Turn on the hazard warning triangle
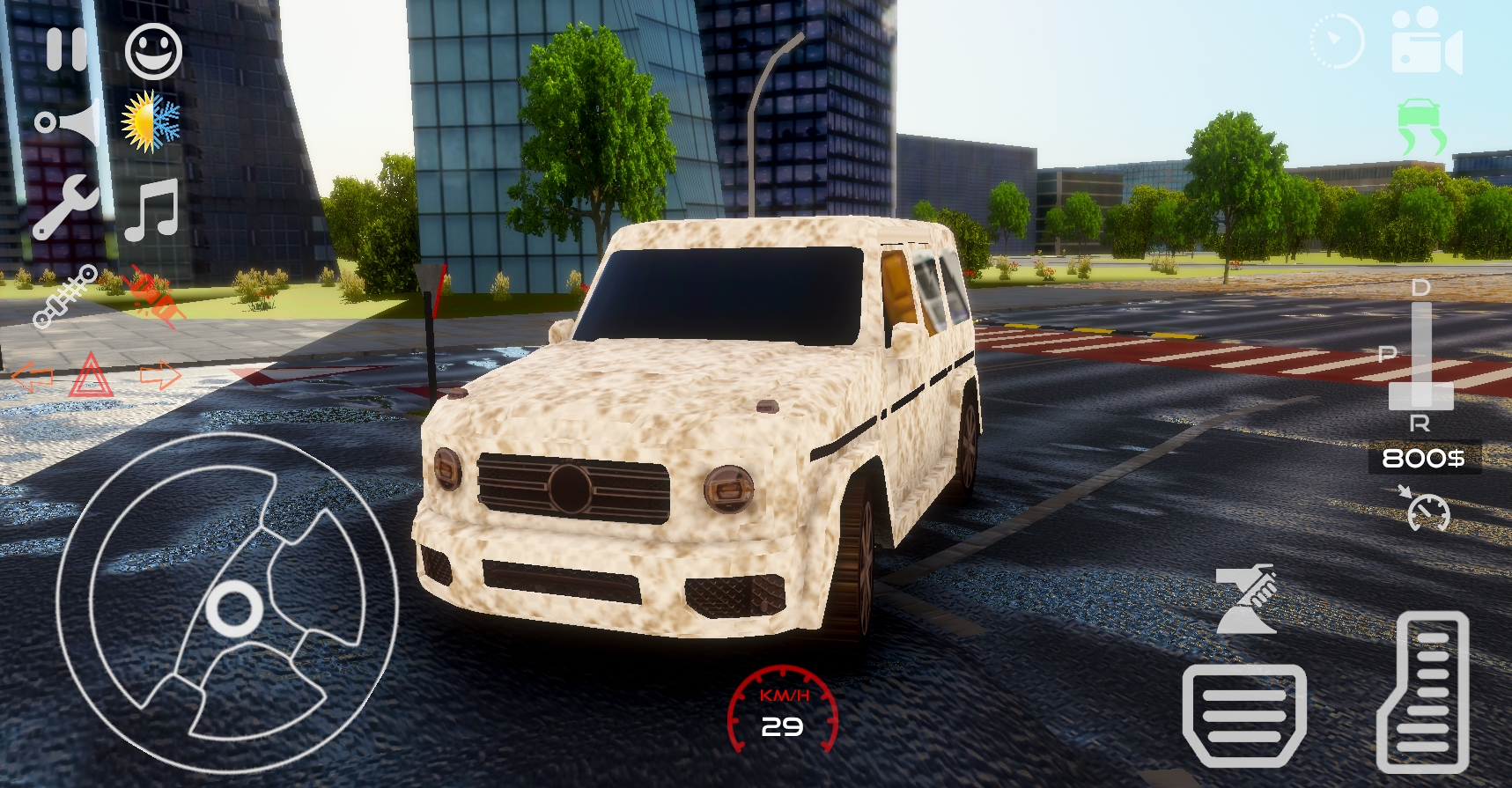This screenshot has width=1512, height=788. click(90, 376)
